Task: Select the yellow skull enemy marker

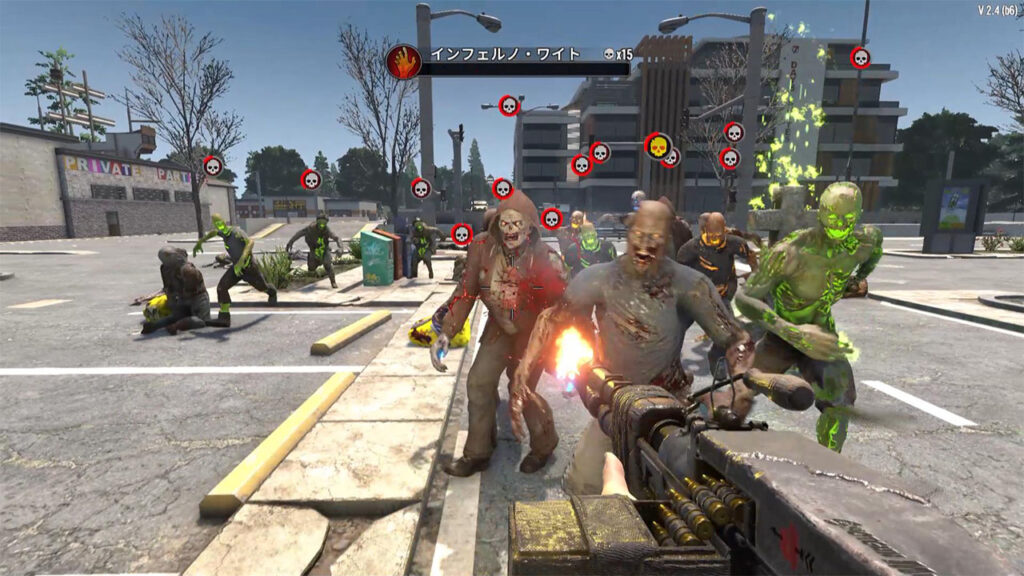Action: pos(657,146)
